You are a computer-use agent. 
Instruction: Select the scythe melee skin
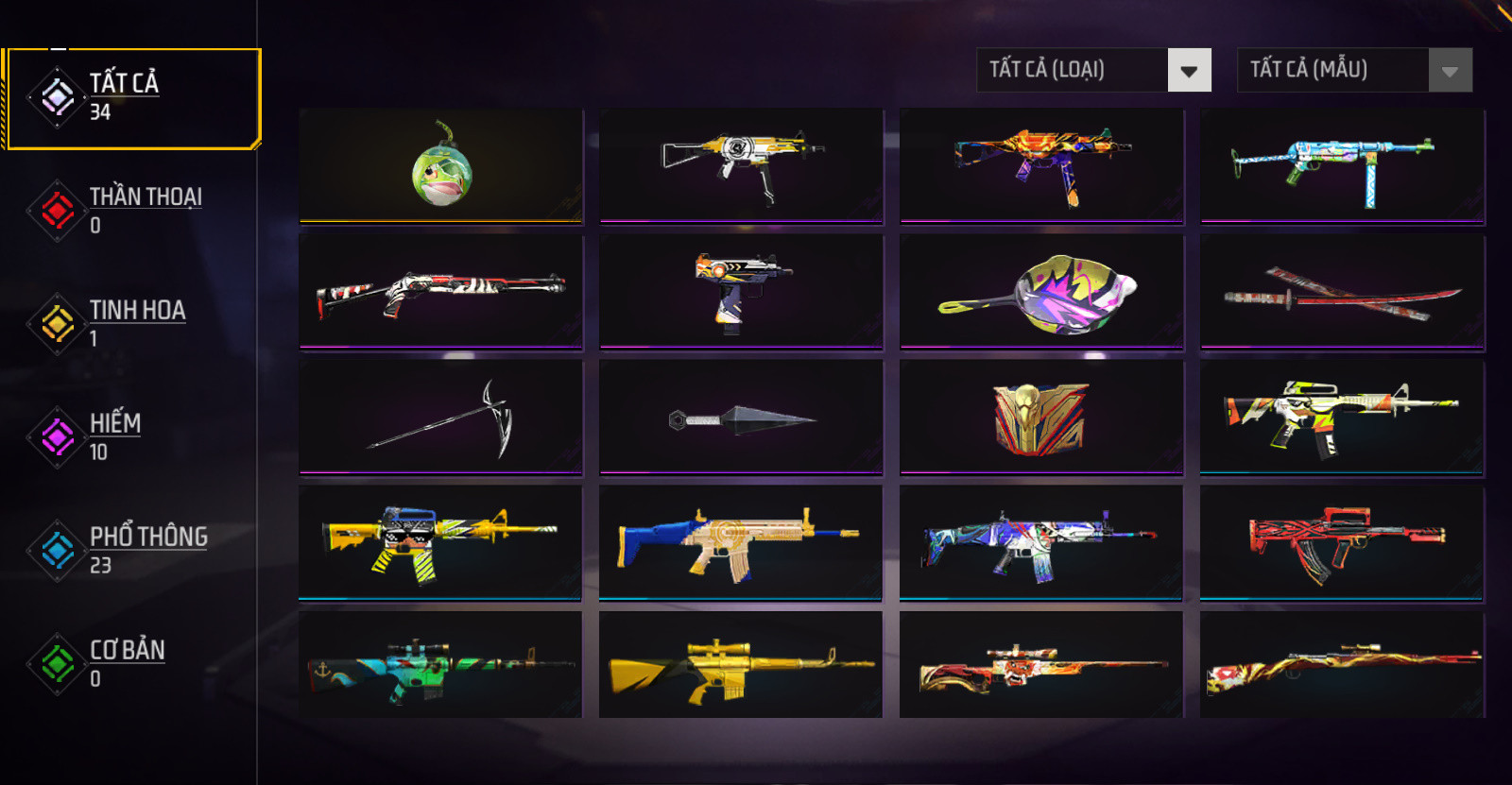(441, 417)
